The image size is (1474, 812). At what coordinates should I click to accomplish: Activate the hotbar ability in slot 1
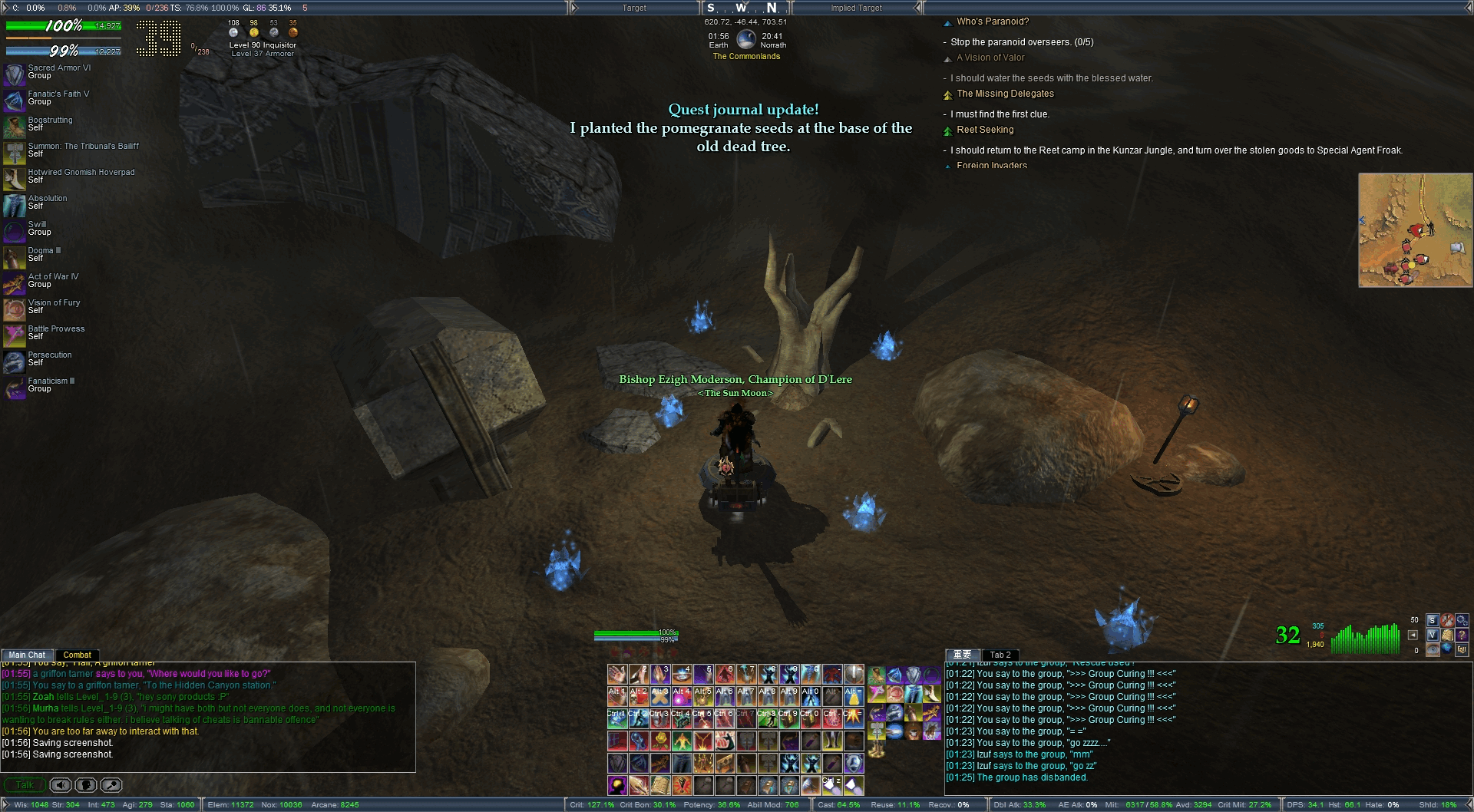click(x=617, y=674)
